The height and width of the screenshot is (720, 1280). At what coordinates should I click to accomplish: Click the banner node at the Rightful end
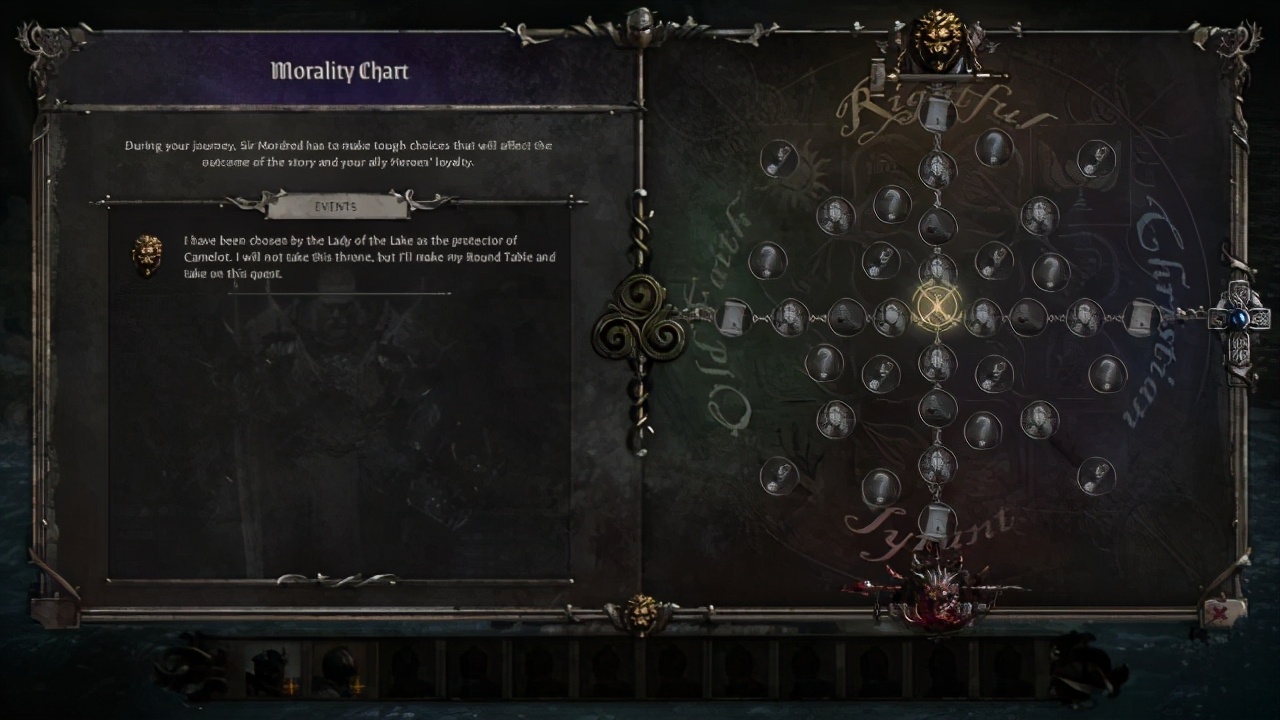937,112
